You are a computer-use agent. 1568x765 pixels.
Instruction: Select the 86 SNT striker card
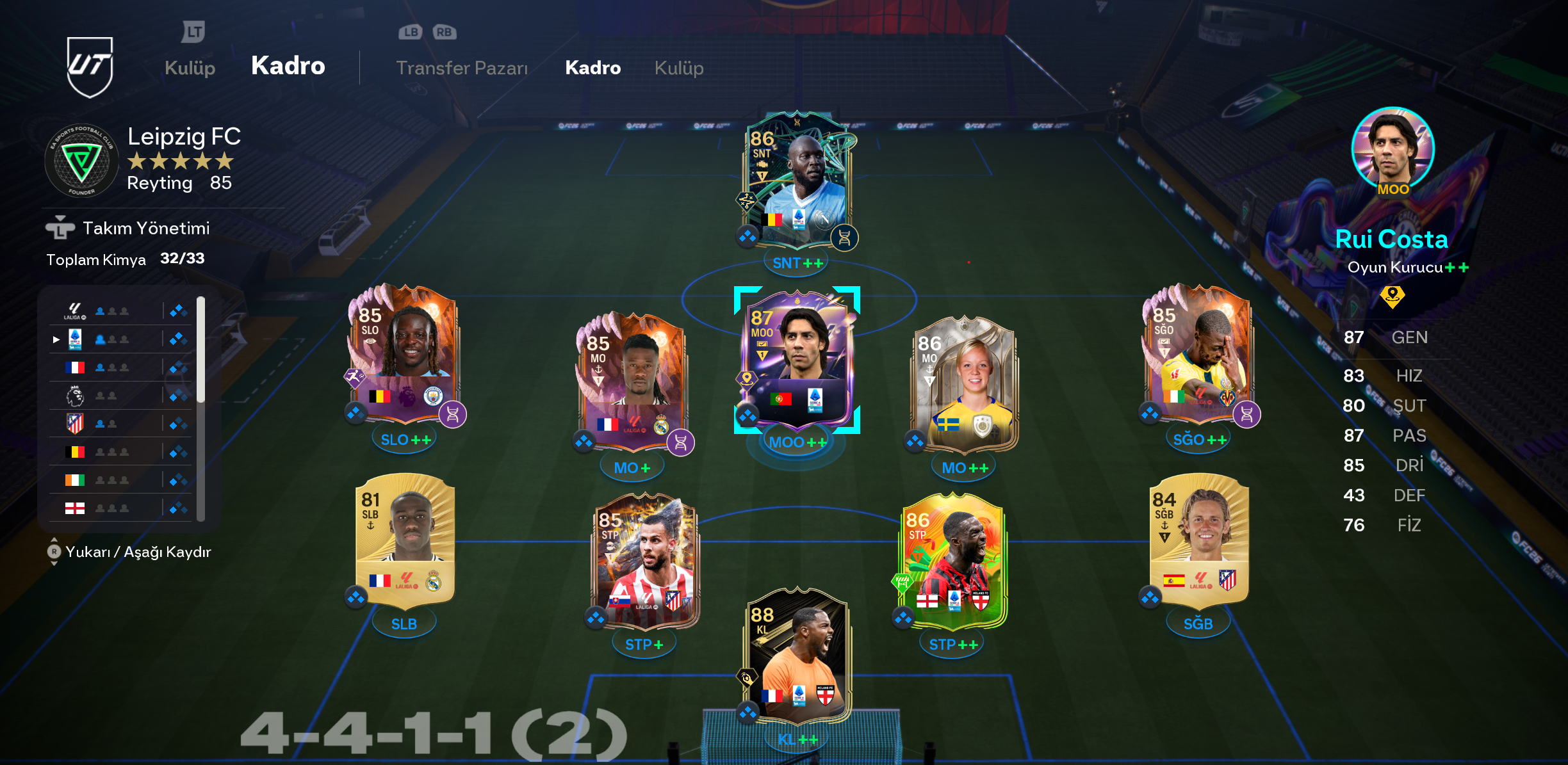point(797,182)
